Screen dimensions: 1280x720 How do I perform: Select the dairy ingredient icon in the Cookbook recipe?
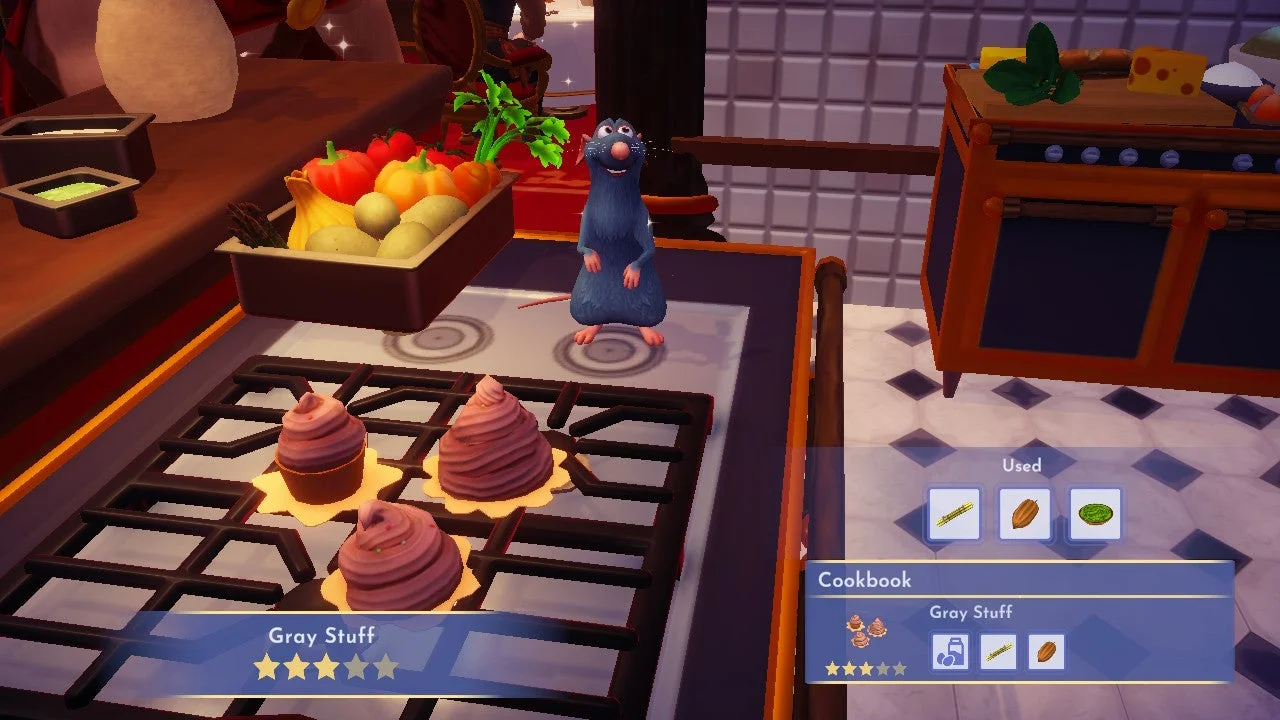(x=950, y=651)
